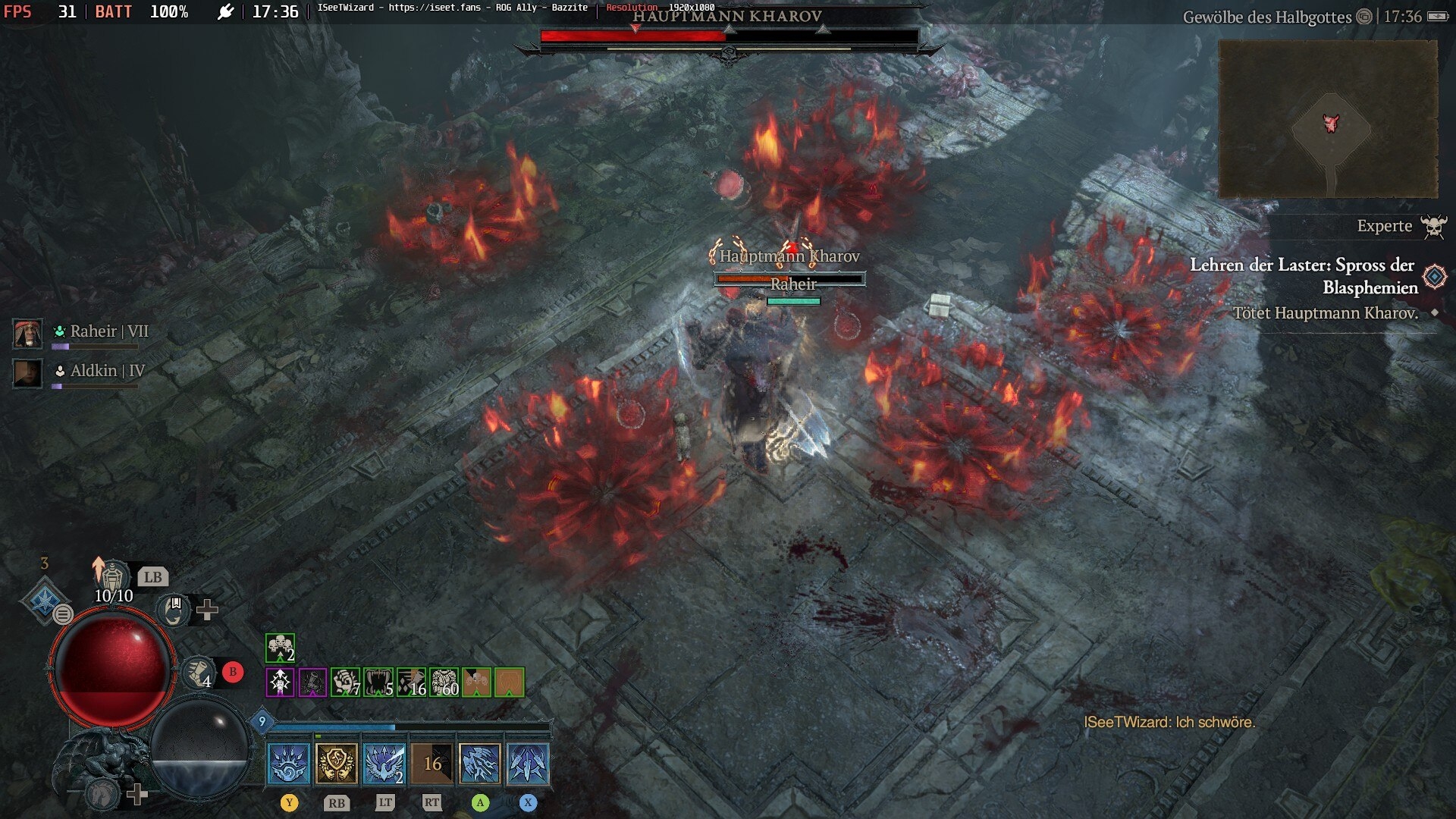Viewport: 1456px width, 819px height.
Task: Use the healing potion with 10/10 charges
Action: click(113, 578)
